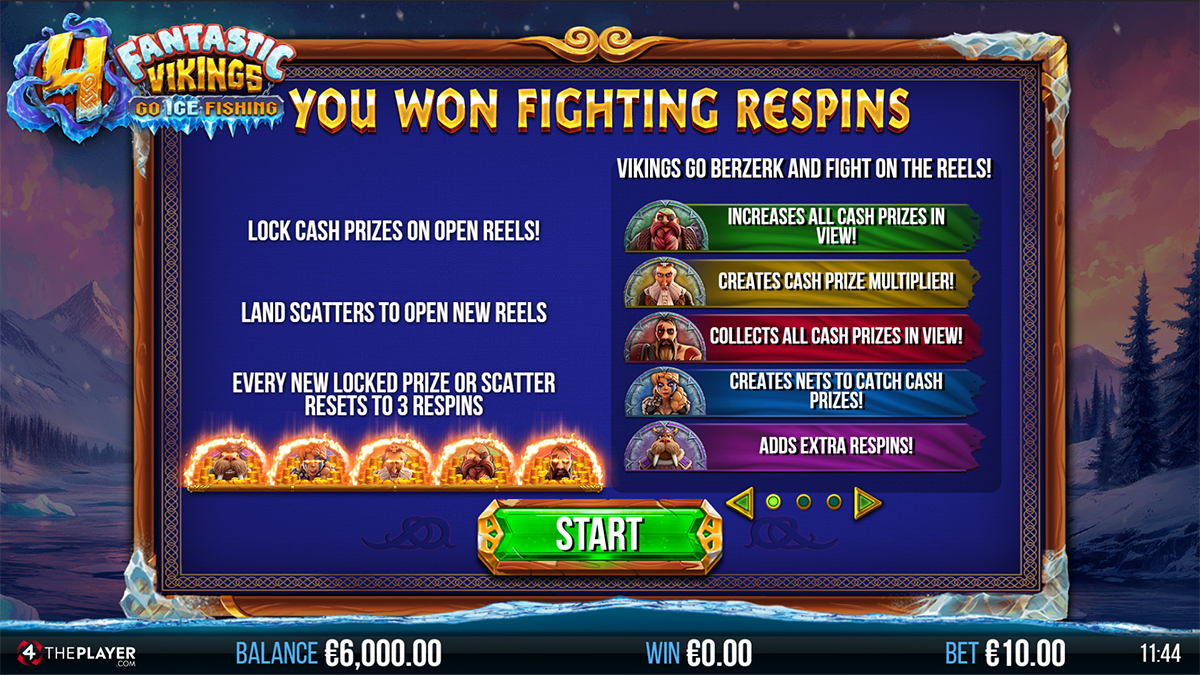Show the third page indicator dot

(x=834, y=501)
